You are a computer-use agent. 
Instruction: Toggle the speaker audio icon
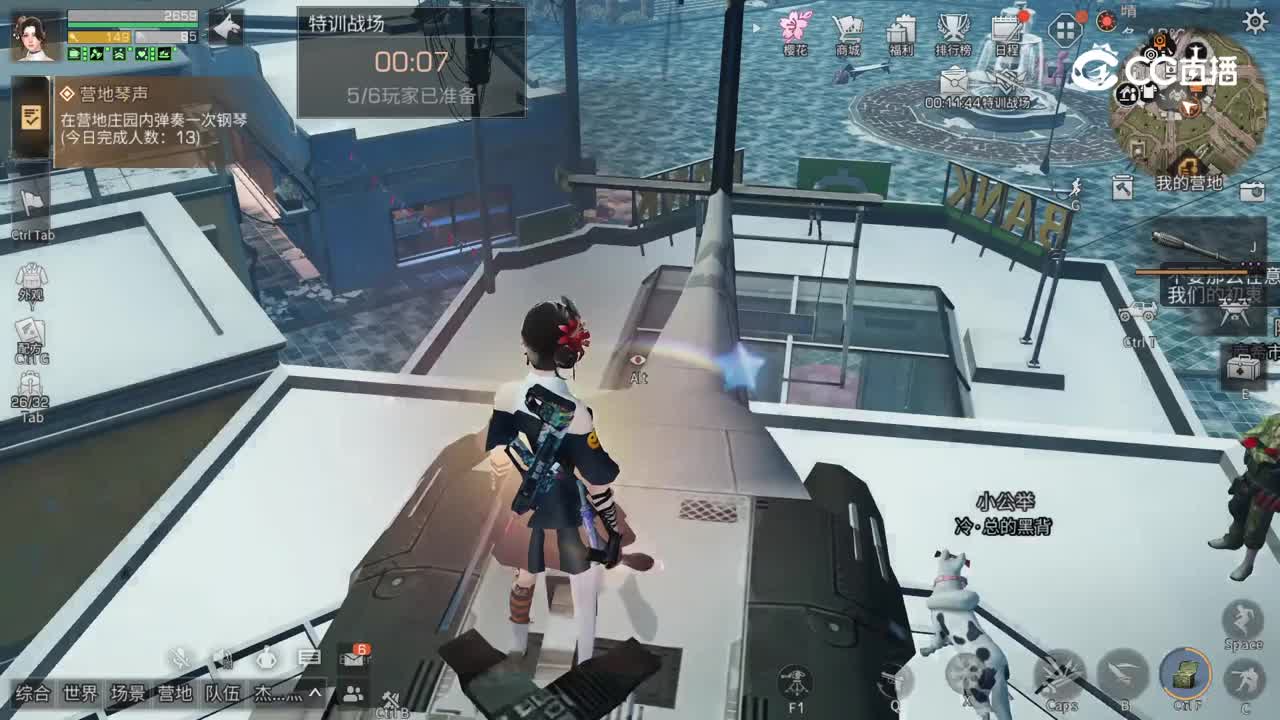224,660
